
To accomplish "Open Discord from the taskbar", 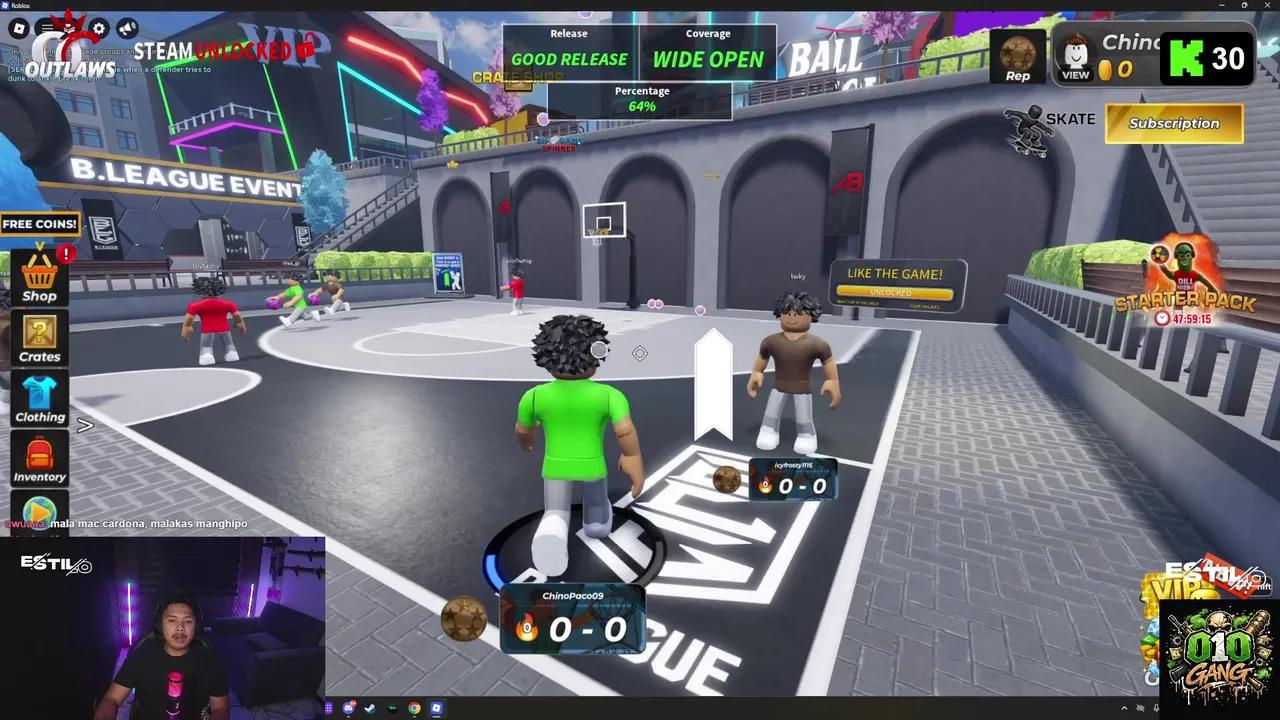I will [347, 708].
